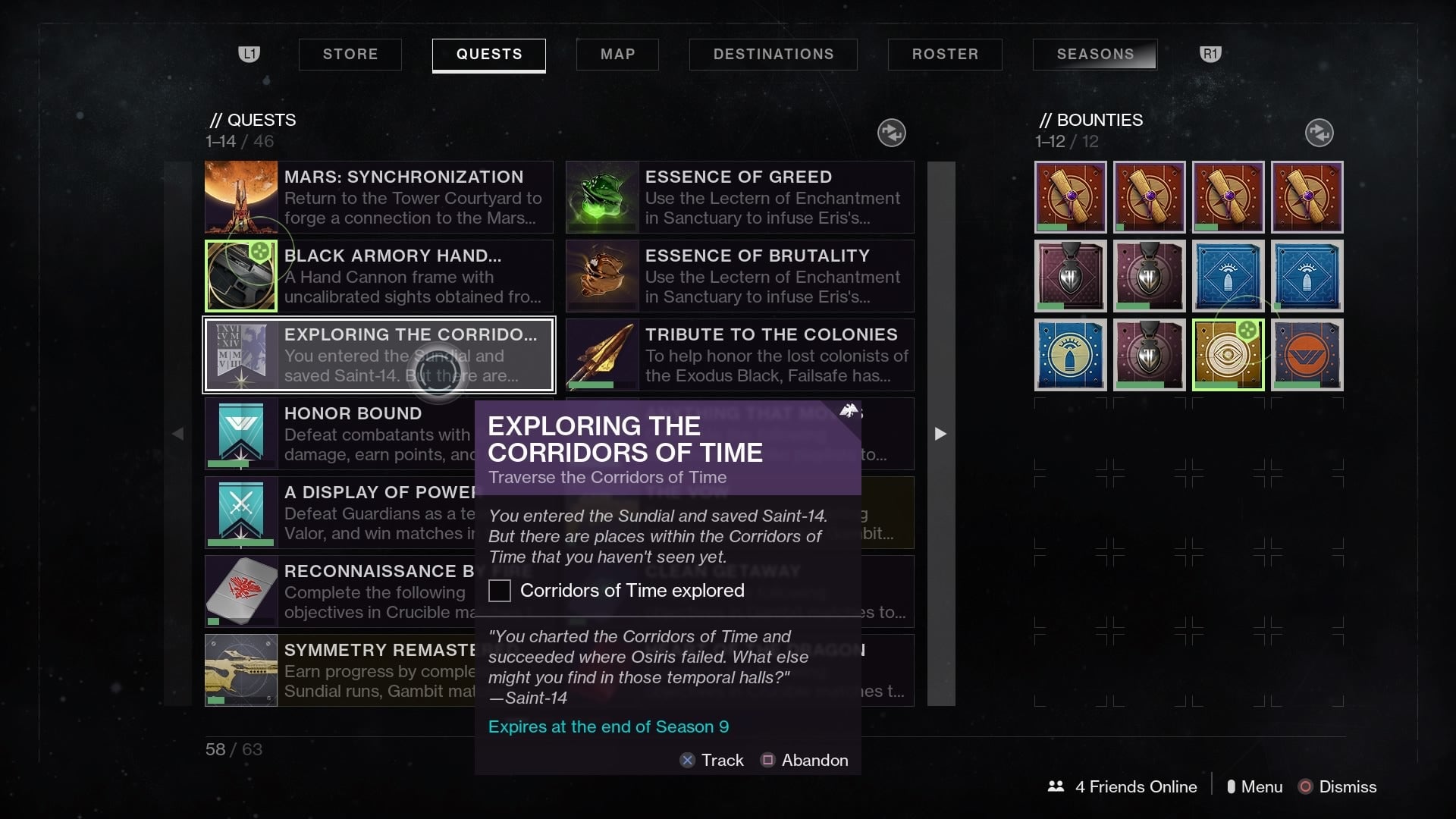Toggle the quests sort icon
1456x819 pixels.
891,133
